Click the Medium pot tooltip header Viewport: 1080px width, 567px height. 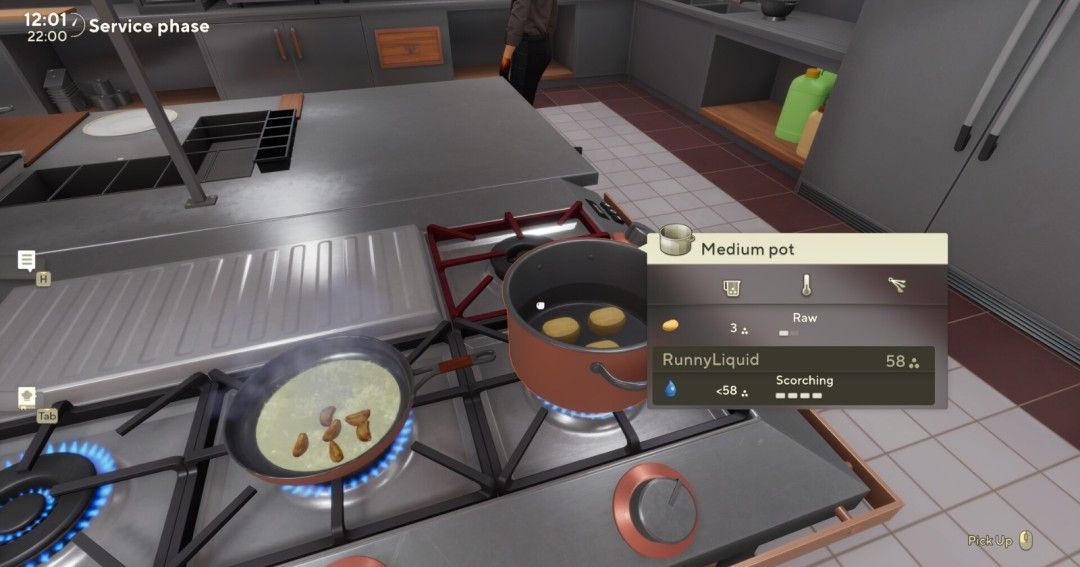pyautogui.click(x=796, y=248)
